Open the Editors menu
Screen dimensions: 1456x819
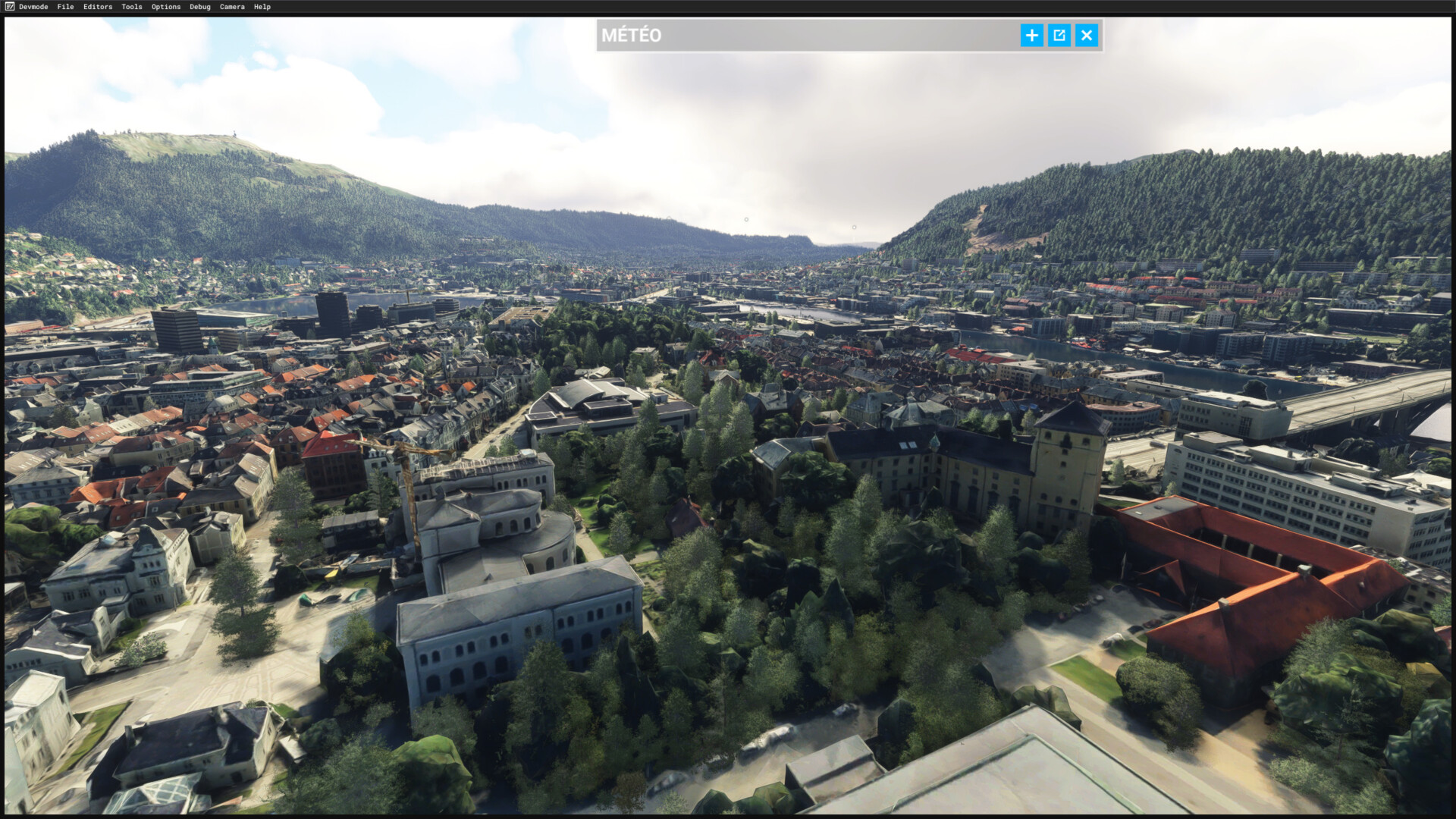click(98, 7)
